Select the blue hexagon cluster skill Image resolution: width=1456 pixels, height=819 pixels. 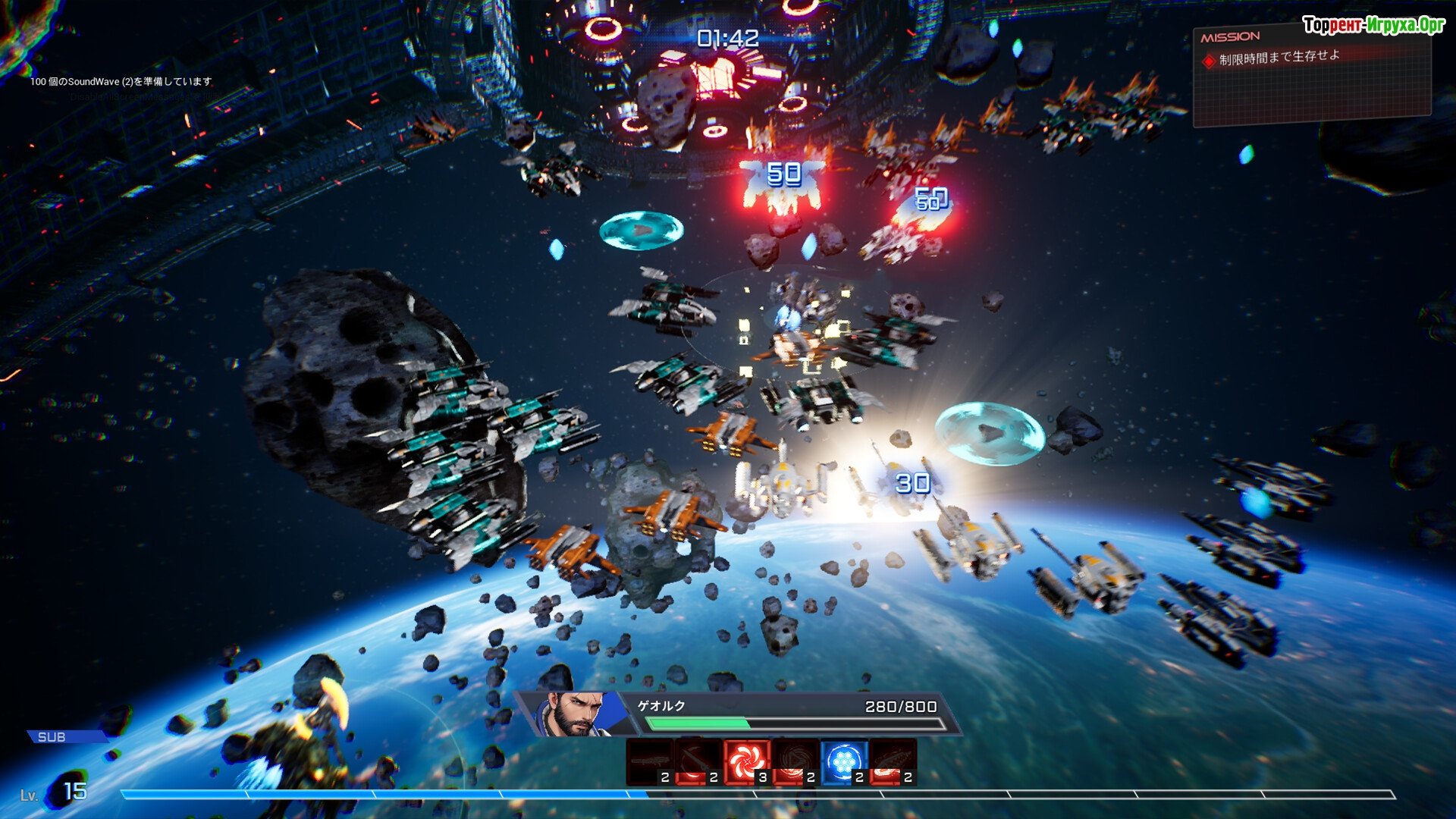click(843, 761)
